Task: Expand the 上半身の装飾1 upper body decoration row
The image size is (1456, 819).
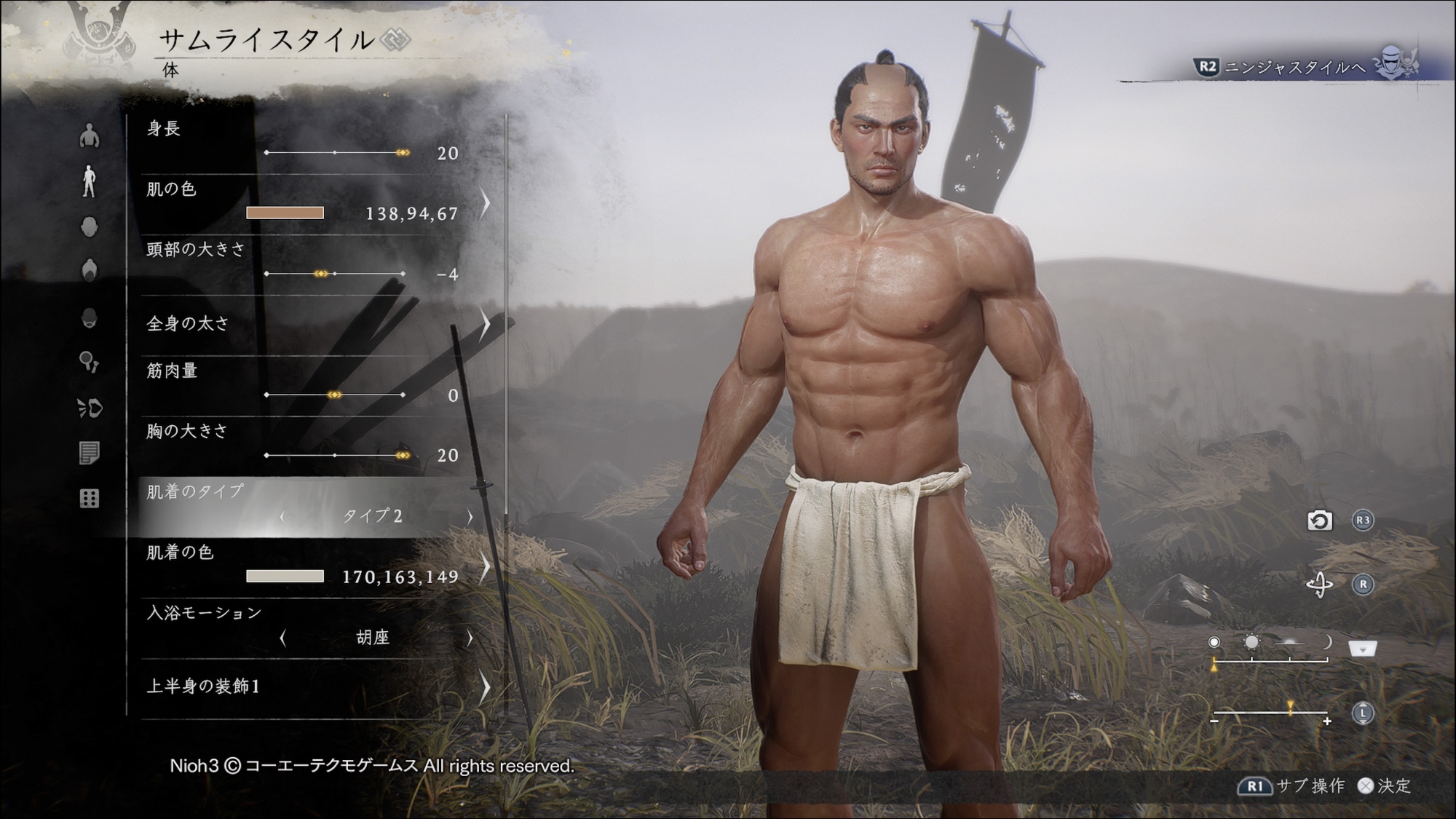Action: 483,687
